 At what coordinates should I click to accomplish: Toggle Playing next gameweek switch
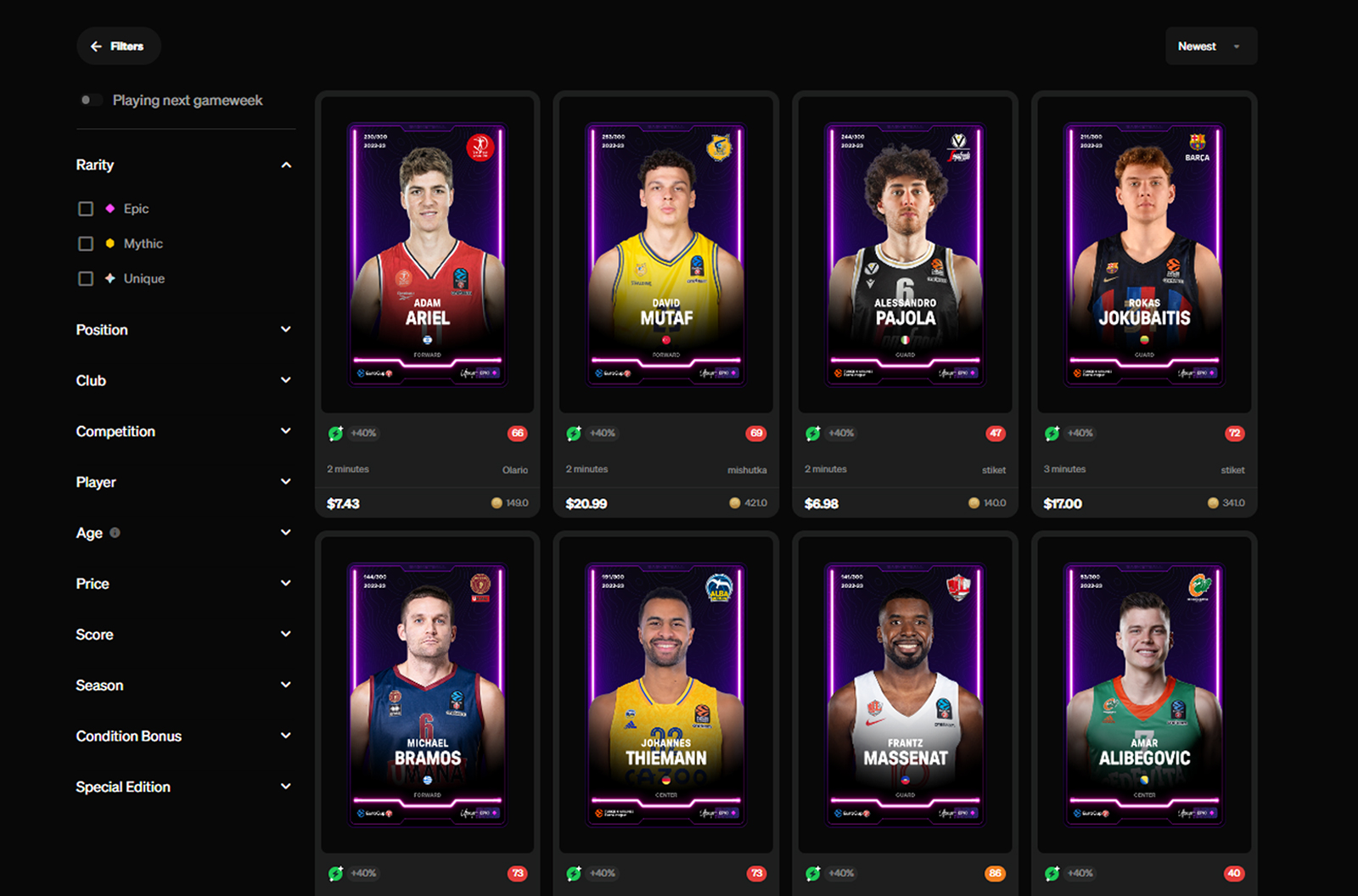coord(91,100)
